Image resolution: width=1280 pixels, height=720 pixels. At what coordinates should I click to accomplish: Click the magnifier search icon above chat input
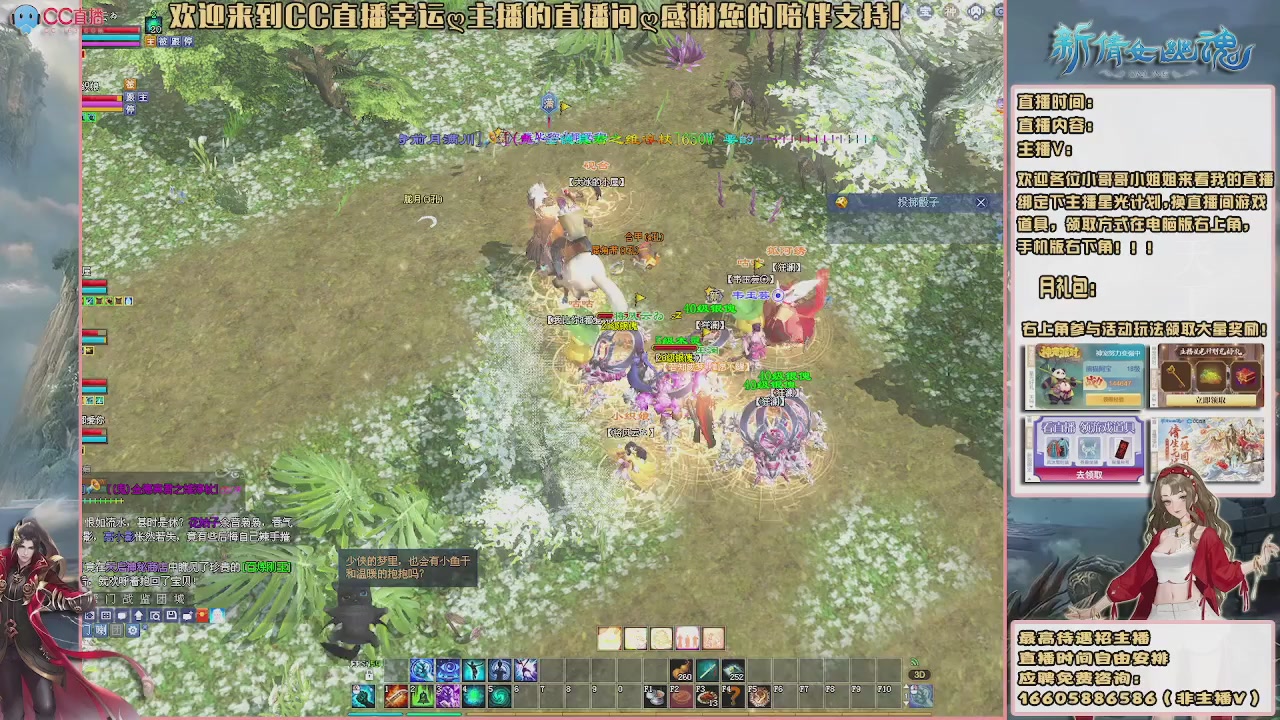[156, 615]
